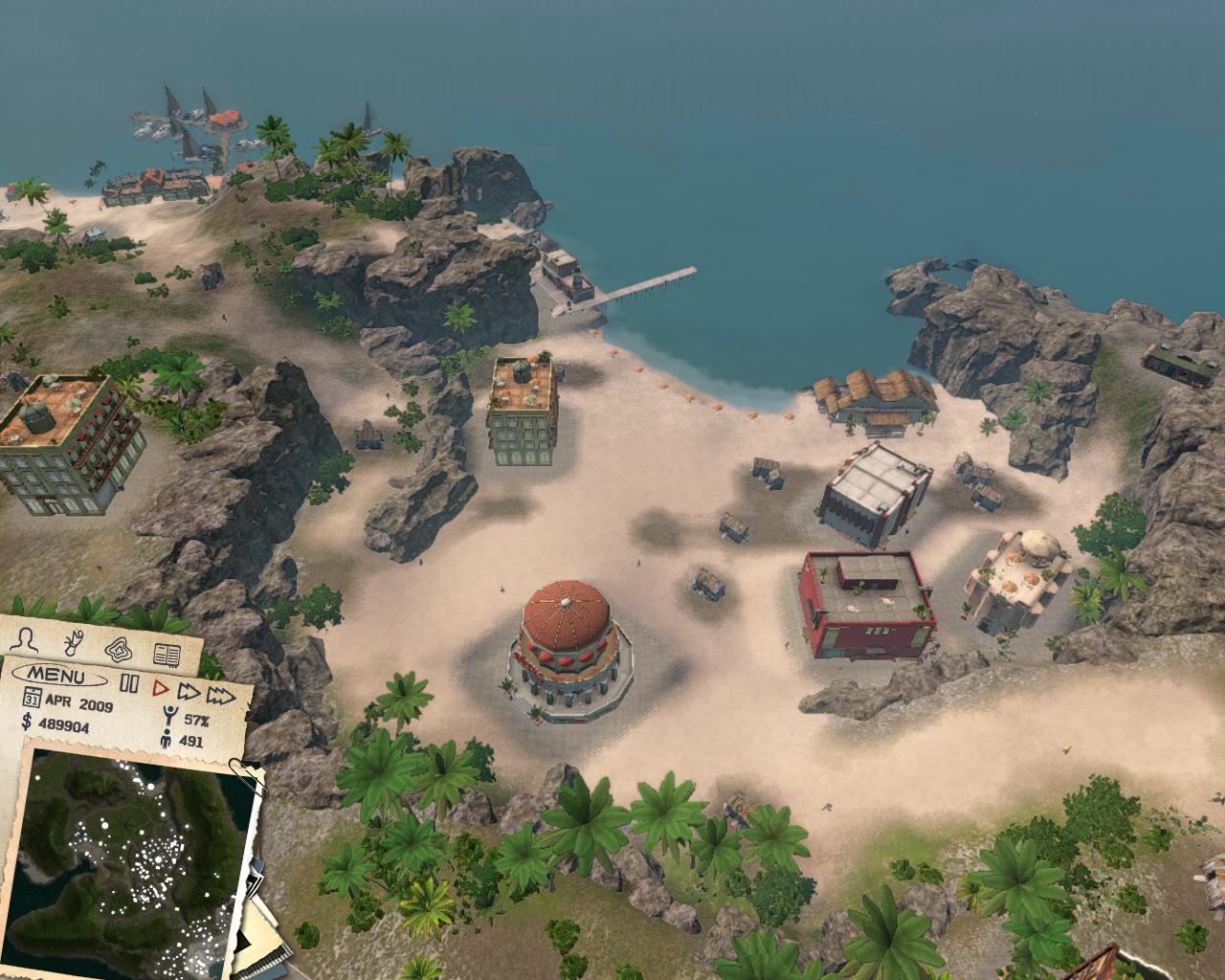Viewport: 1225px width, 980px height.
Task: Open the almanac book icon
Action: (x=167, y=653)
